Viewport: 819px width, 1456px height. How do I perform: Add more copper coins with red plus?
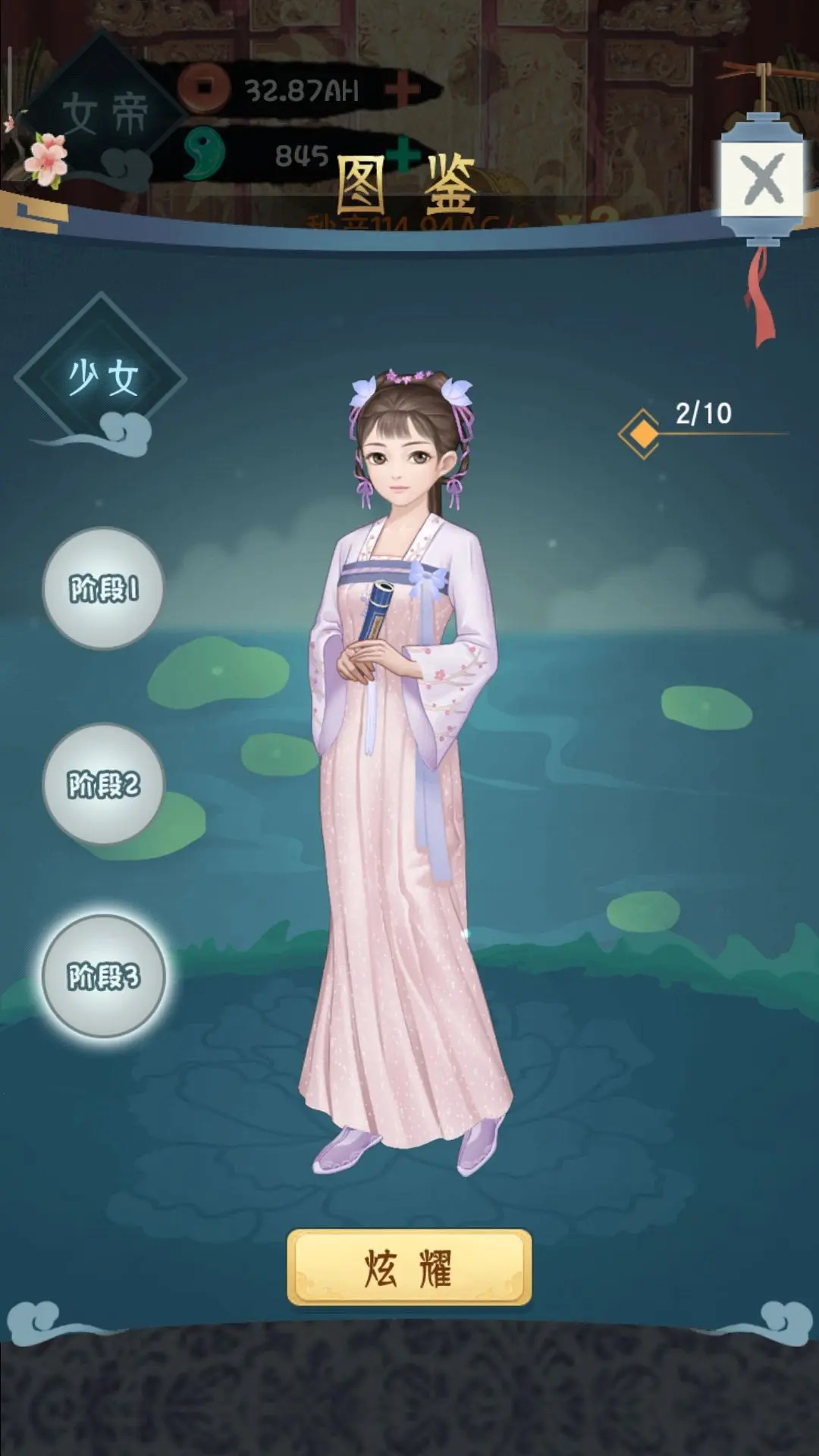[x=402, y=91]
